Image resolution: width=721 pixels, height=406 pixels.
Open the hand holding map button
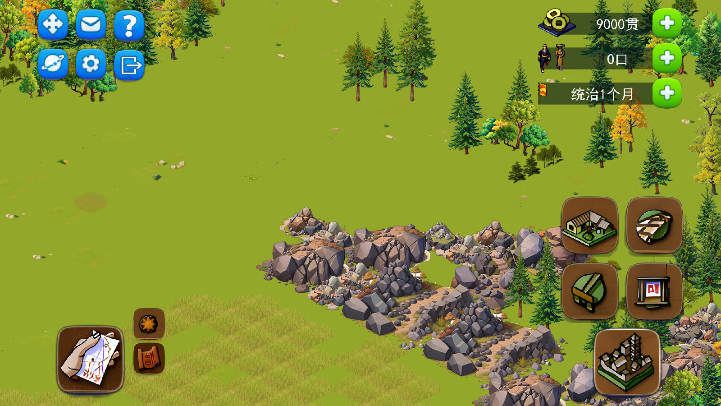click(90, 359)
